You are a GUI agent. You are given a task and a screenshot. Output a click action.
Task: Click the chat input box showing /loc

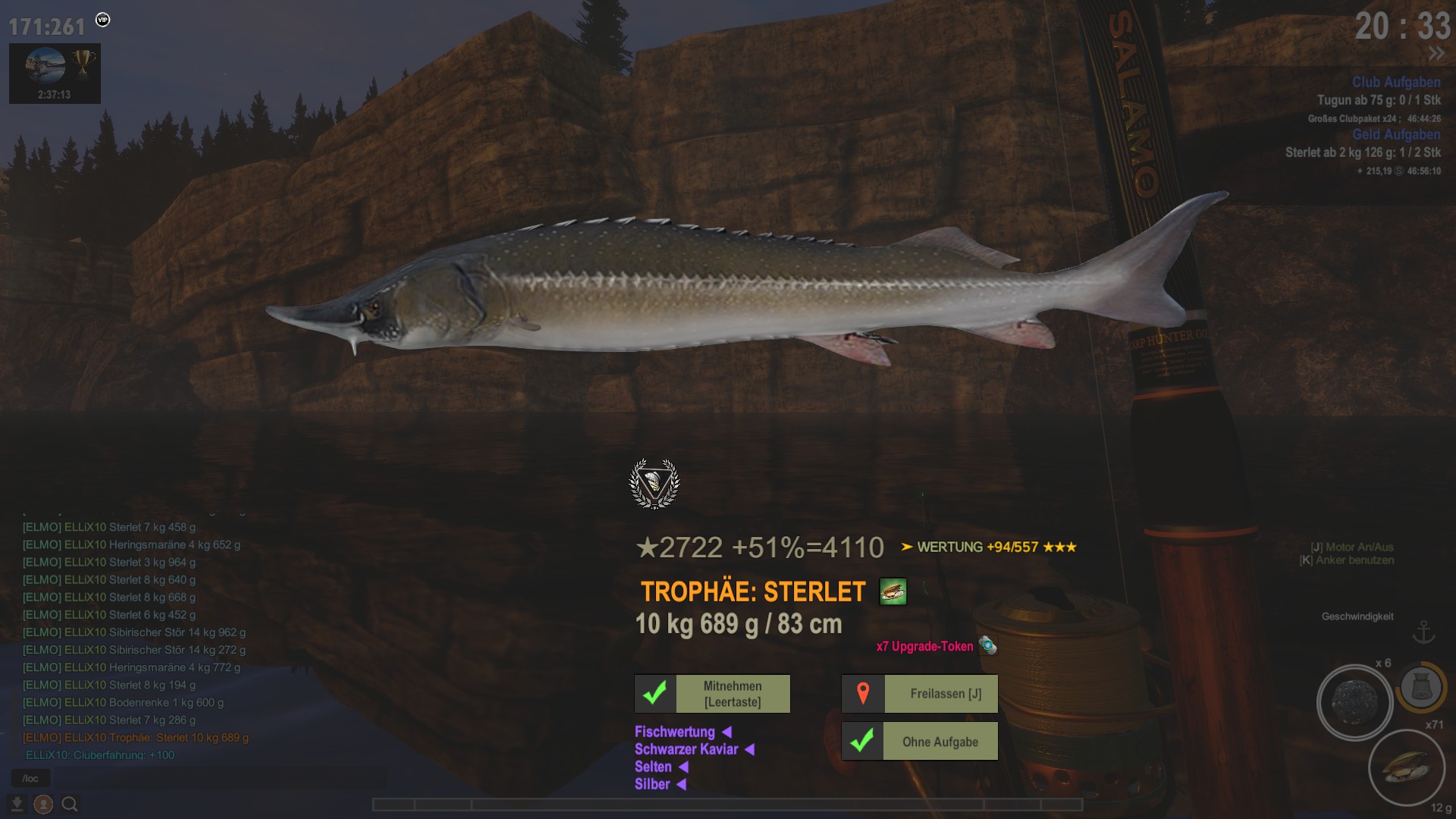click(31, 778)
